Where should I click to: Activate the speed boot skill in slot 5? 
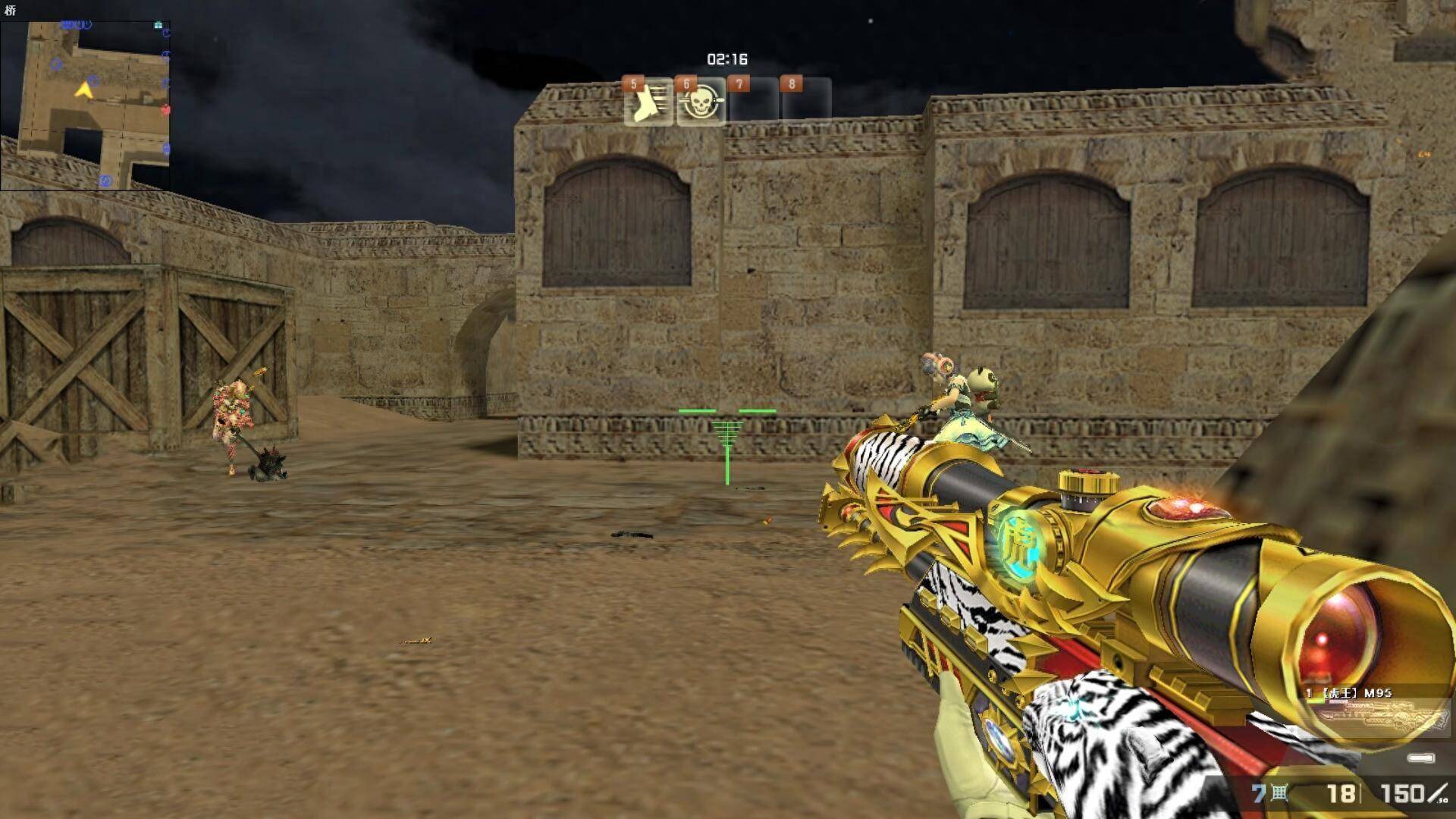pyautogui.click(x=648, y=102)
